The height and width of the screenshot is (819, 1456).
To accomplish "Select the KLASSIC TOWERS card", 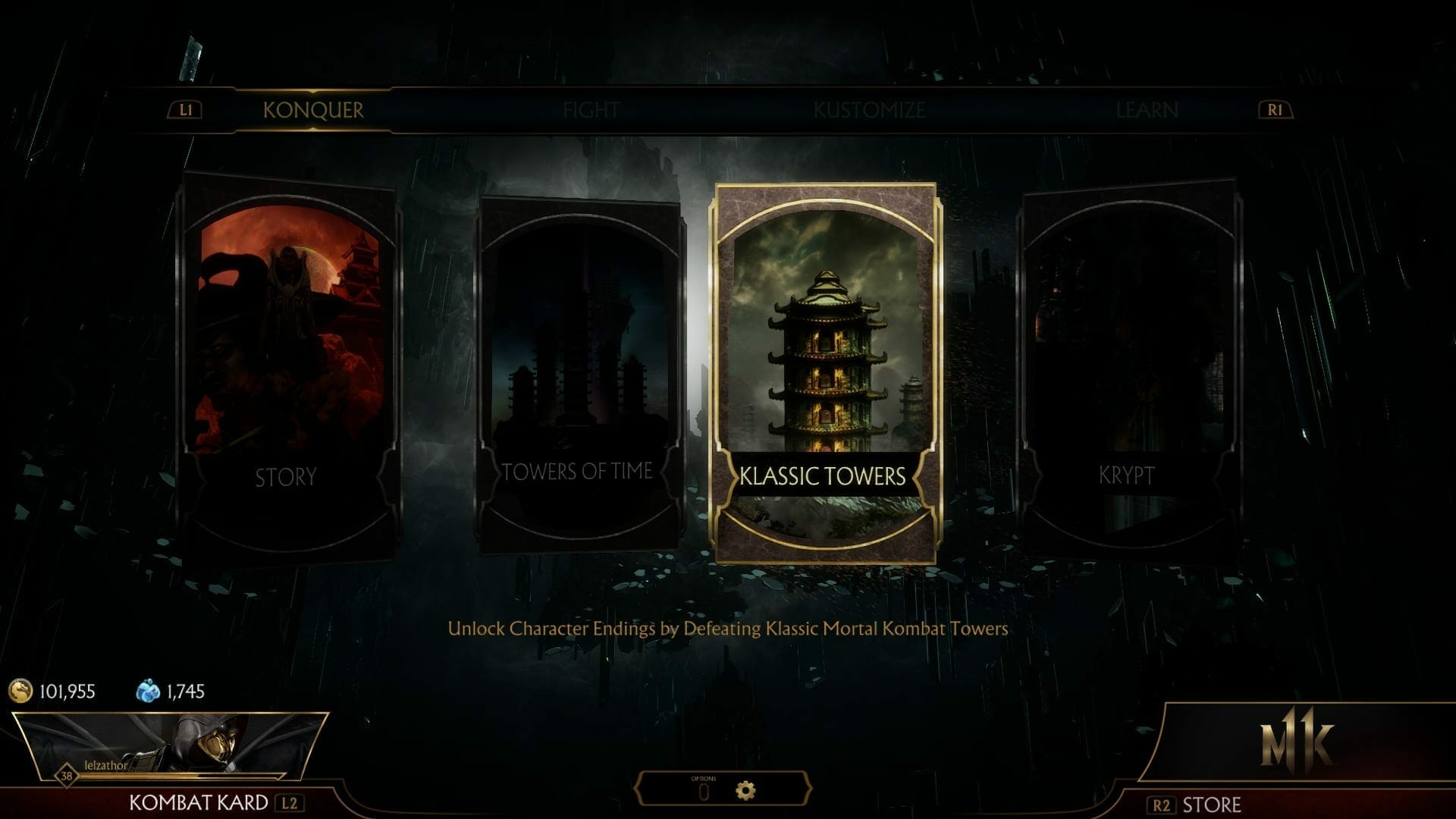I will 827,372.
